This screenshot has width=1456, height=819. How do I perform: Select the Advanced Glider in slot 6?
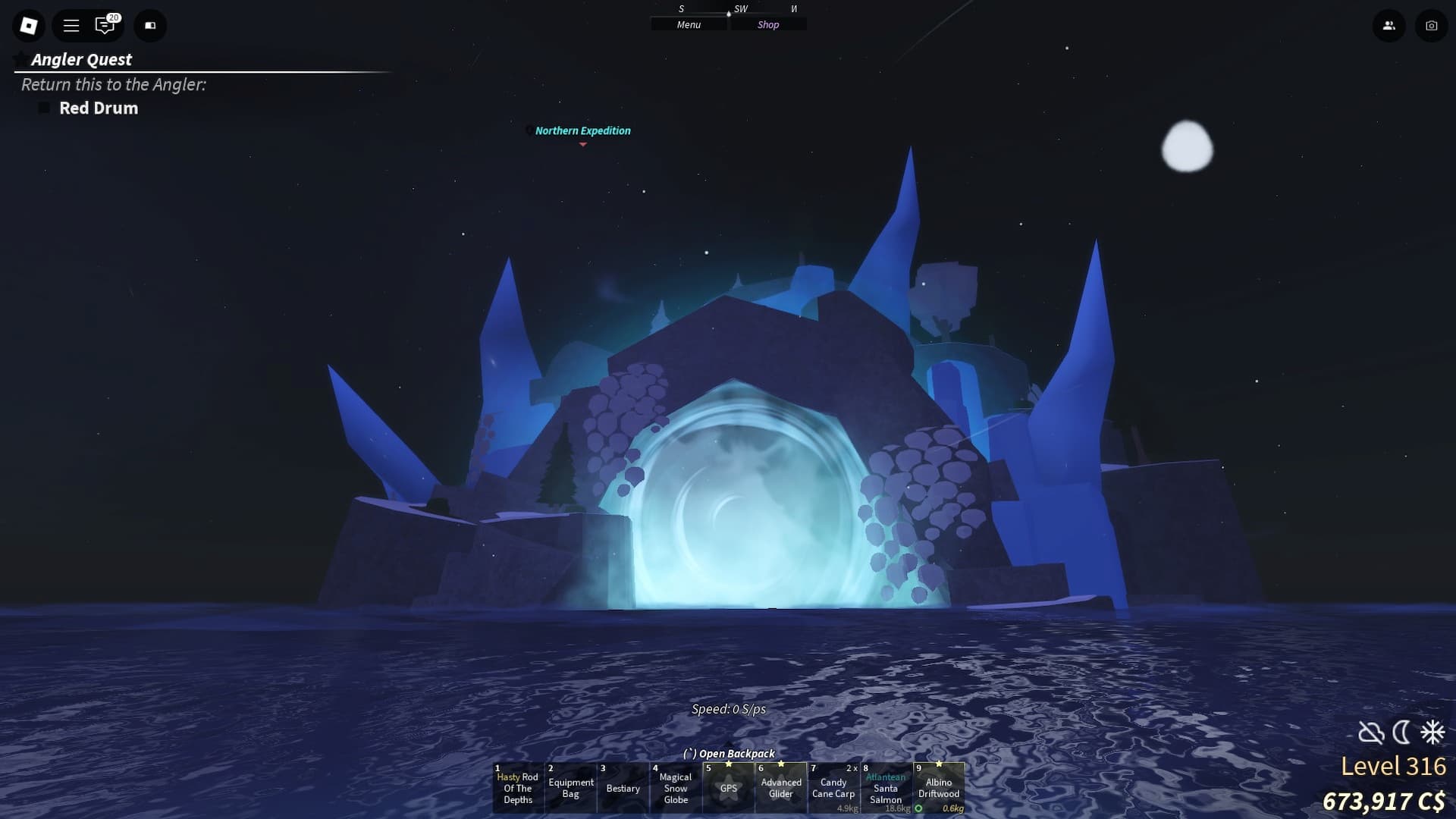coord(781,789)
